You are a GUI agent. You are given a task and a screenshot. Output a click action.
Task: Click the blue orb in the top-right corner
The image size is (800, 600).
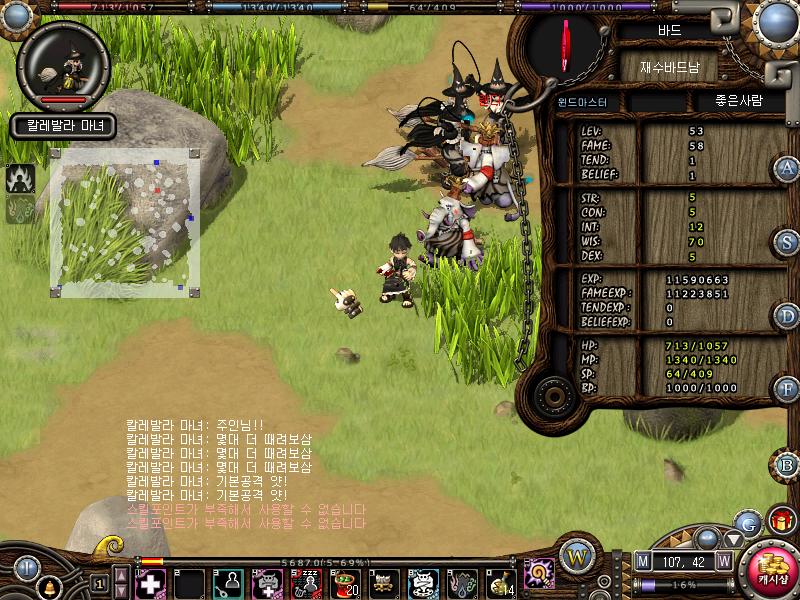point(775,21)
